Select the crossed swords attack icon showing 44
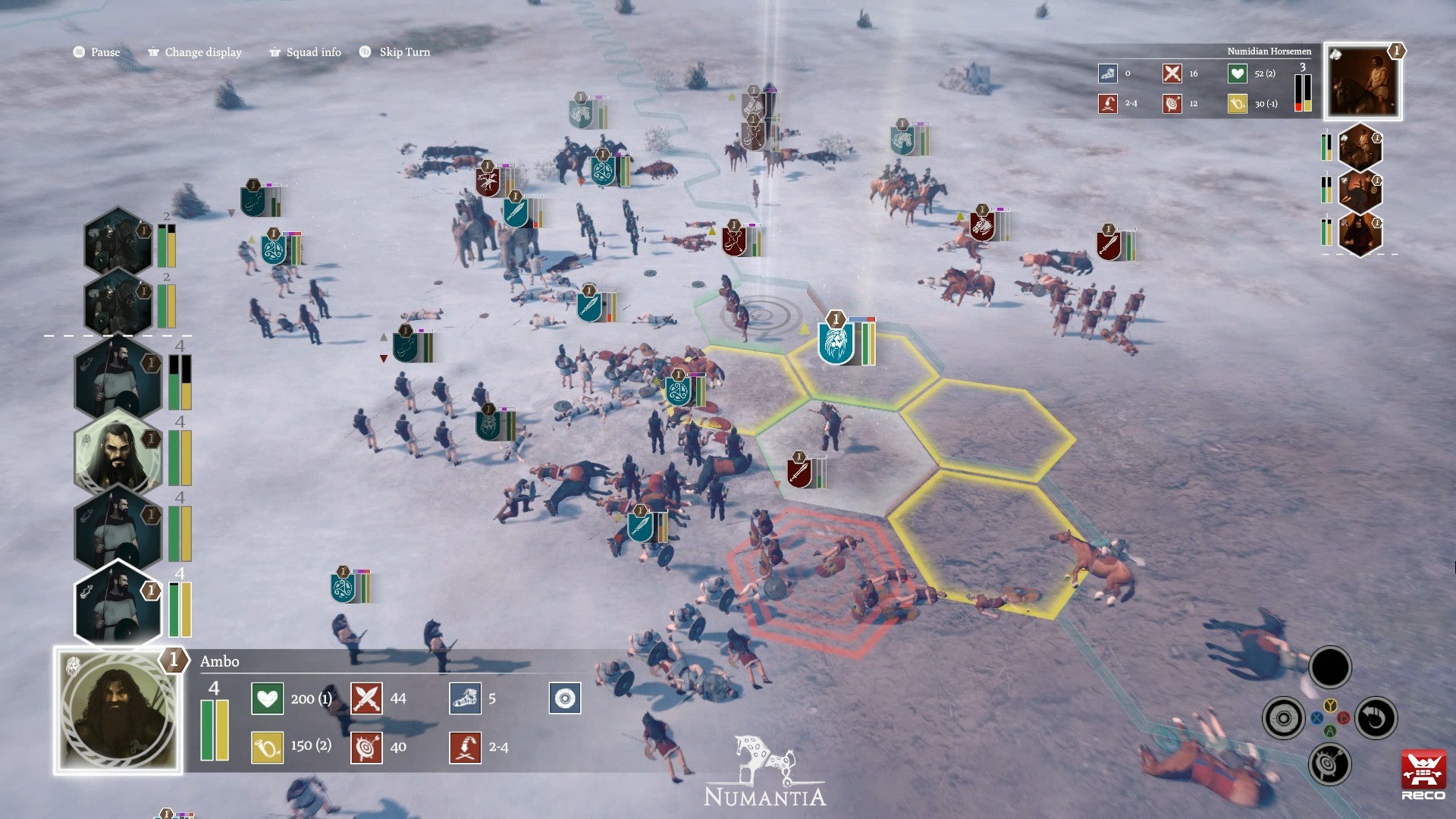 366,698
